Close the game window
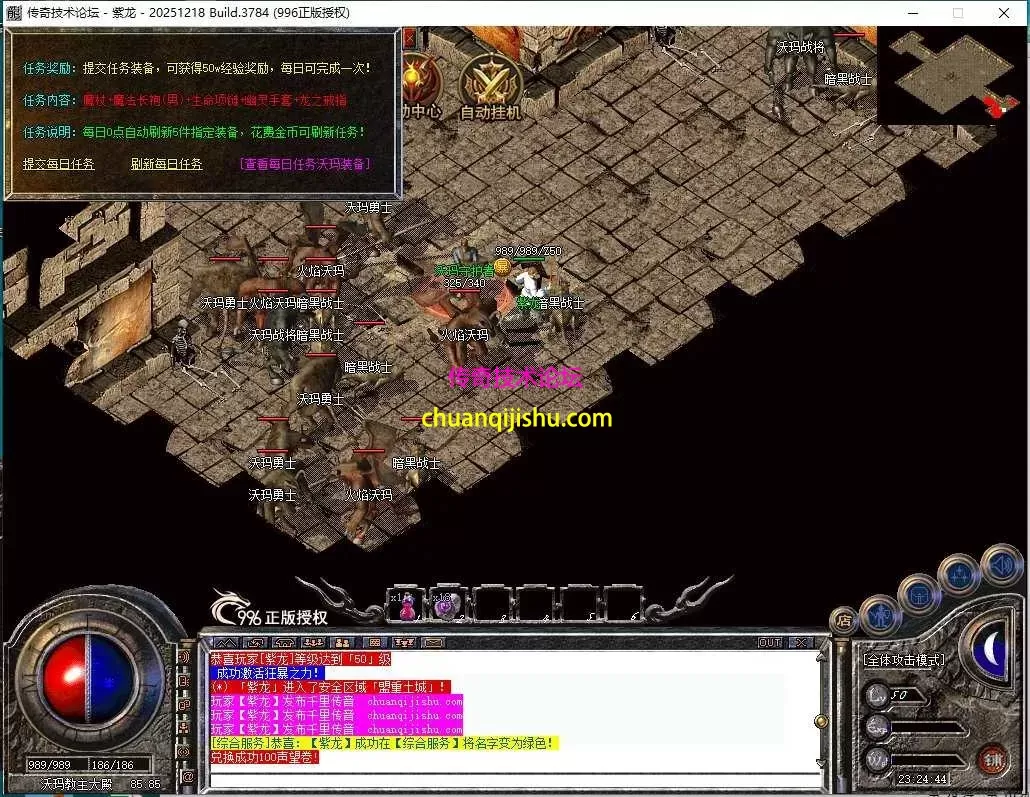Screen dimensions: 1030x797 1004,13
